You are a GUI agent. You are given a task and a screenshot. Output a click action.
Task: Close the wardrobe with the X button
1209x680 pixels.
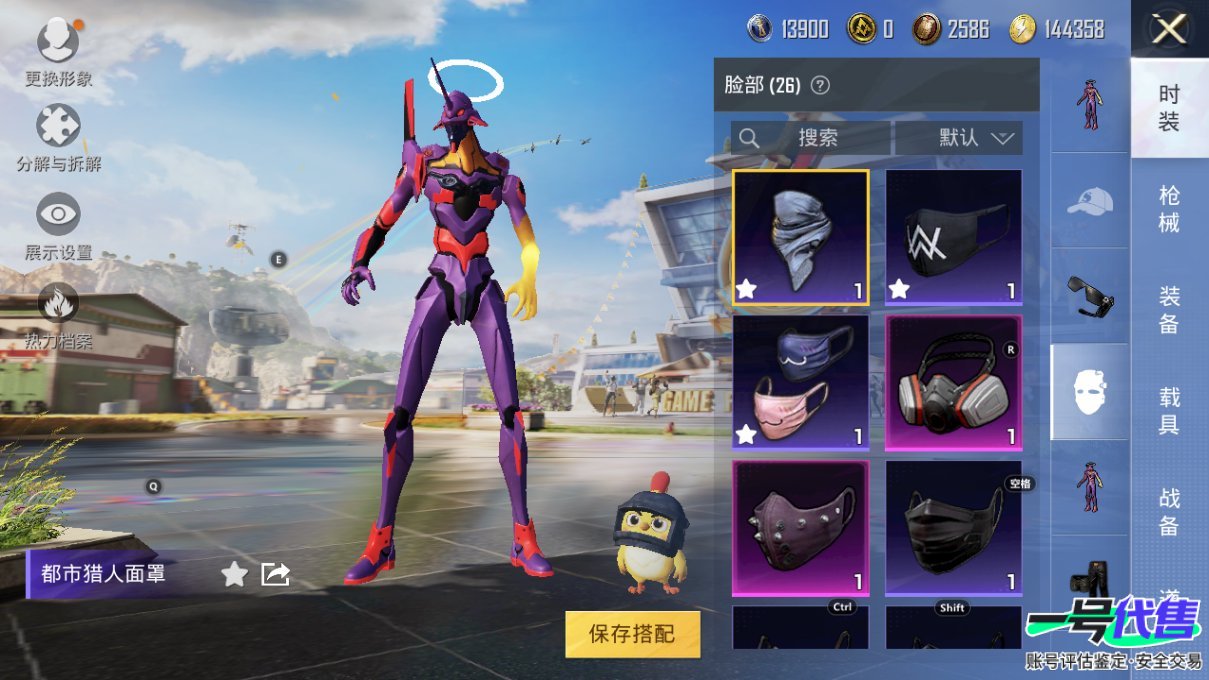1169,30
